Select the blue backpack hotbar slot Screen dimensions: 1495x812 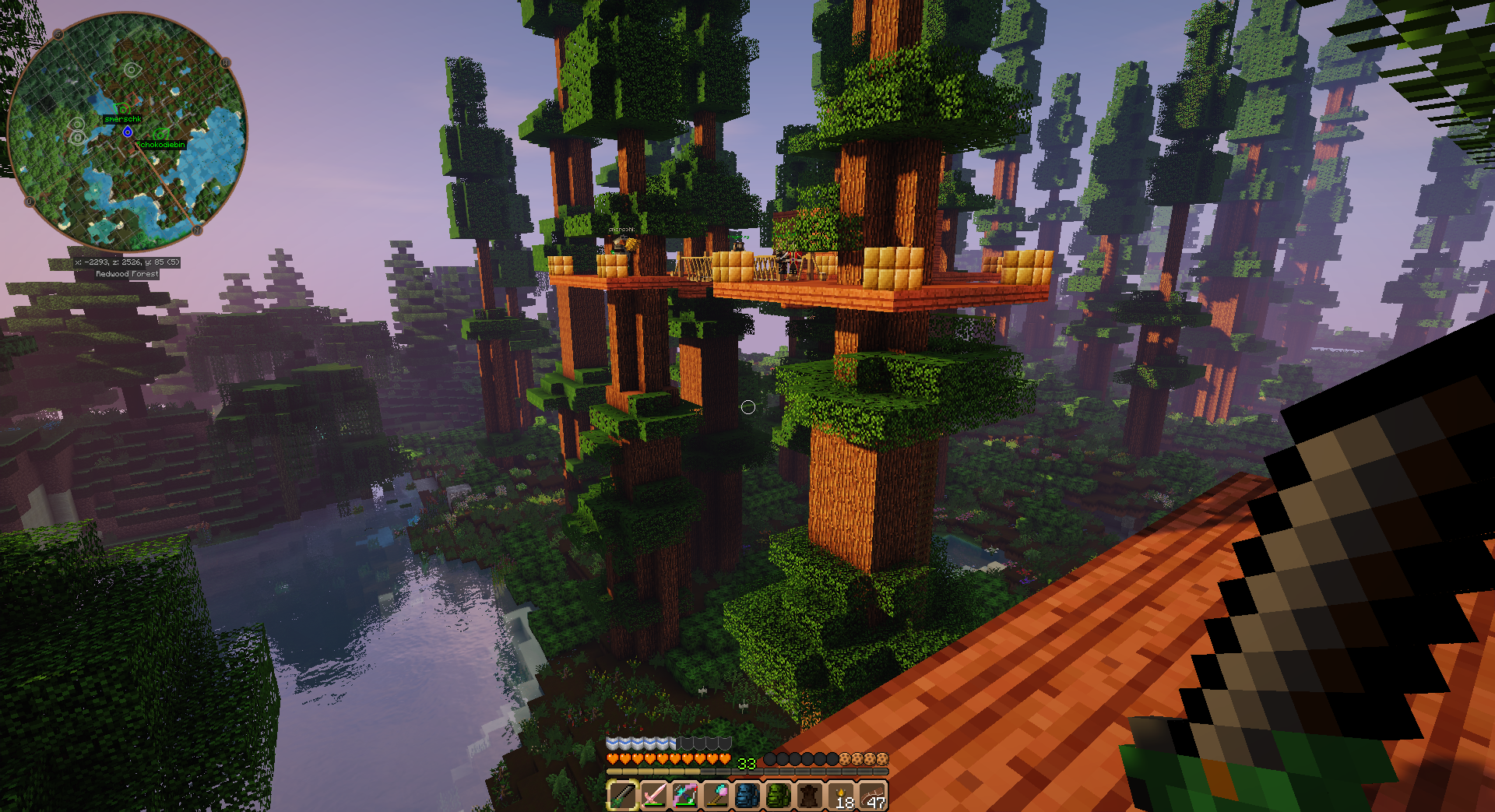click(747, 795)
